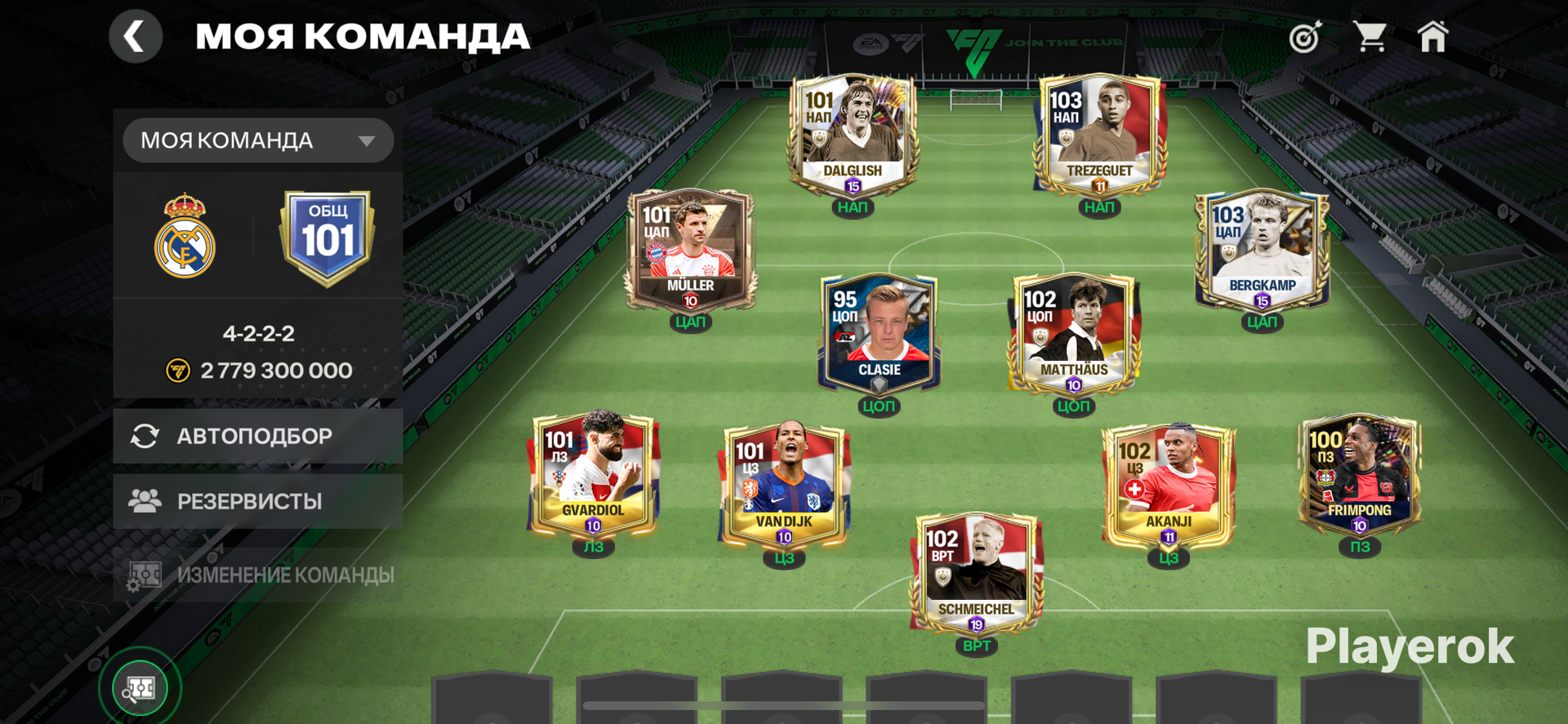Go back using the arrow button
This screenshot has height=724, width=1568.
136,37
